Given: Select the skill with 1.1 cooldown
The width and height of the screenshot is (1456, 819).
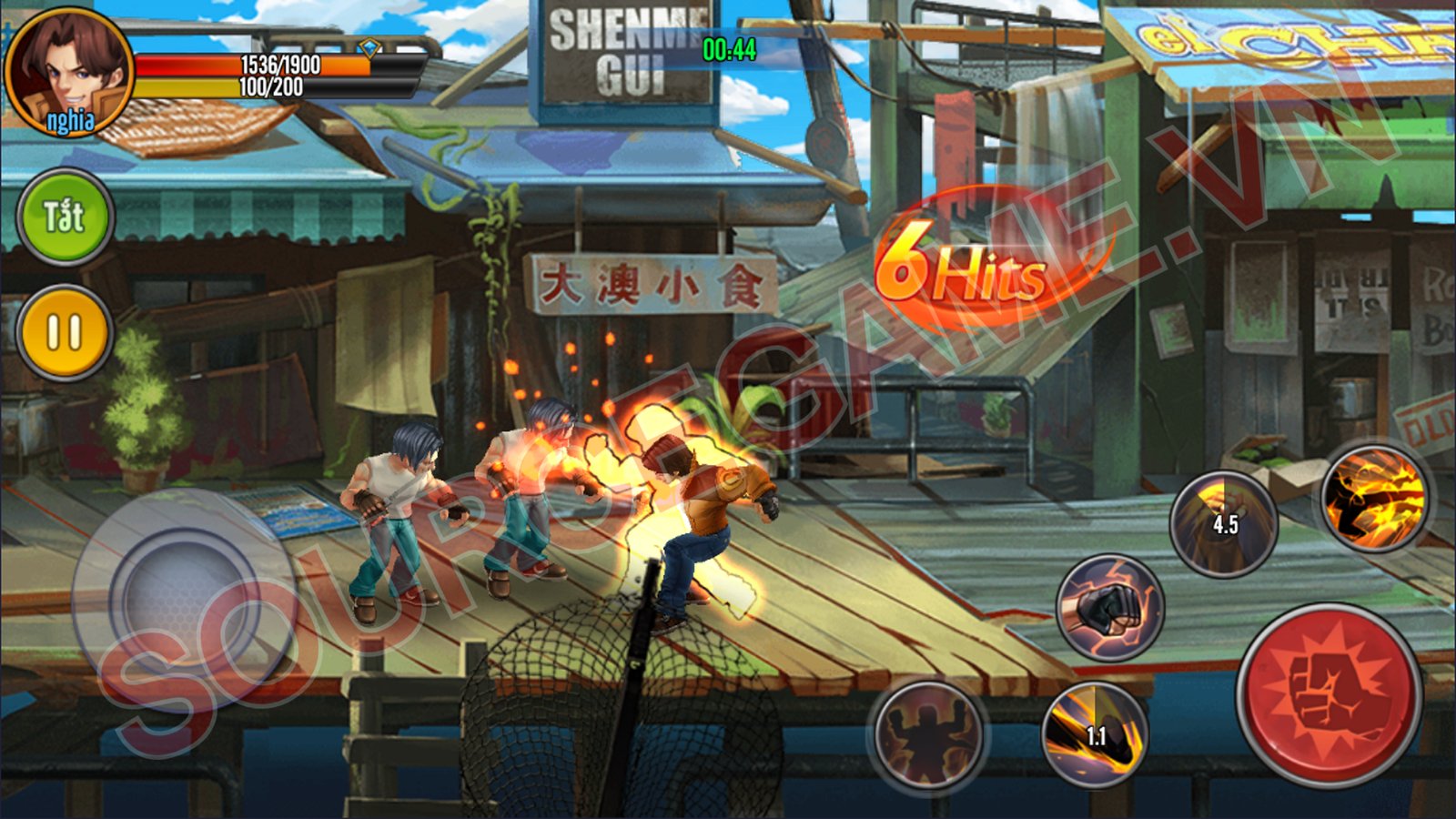Looking at the screenshot, I should (x=1095, y=733).
